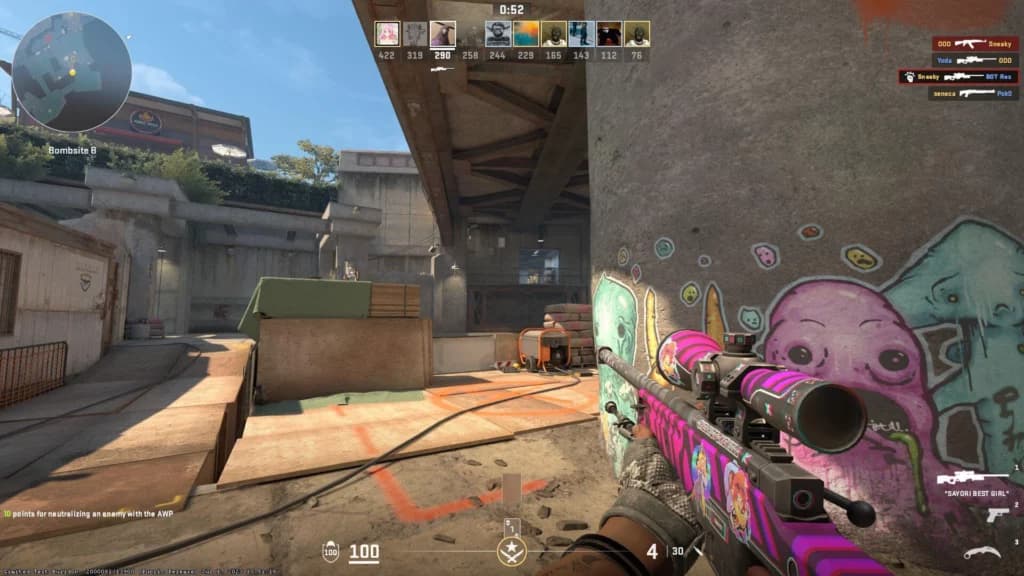Click the highlighted player avatar scoring 290
This screenshot has height=576, width=1024.
pyautogui.click(x=443, y=34)
